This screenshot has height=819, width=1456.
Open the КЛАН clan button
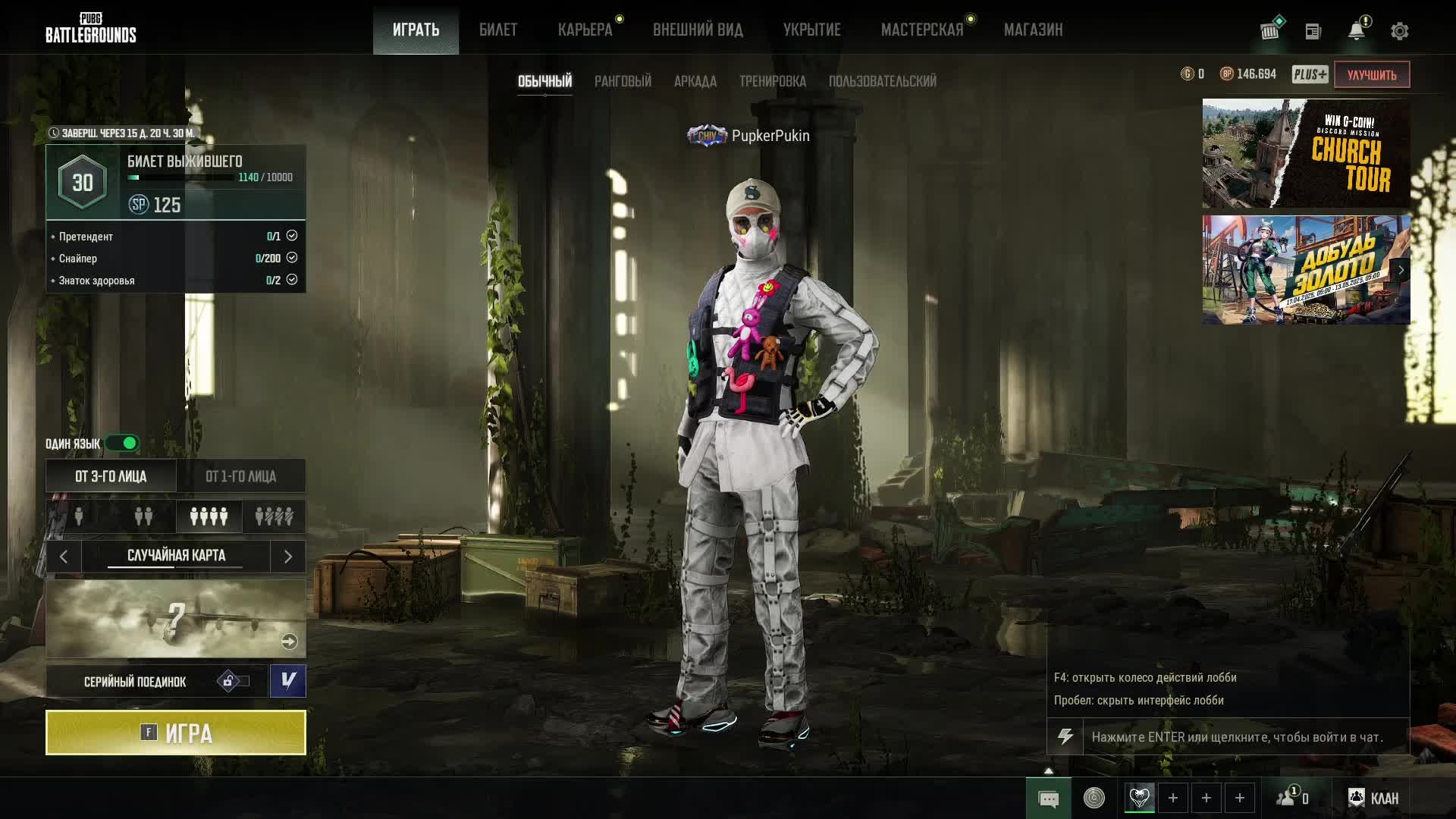coord(1373,798)
